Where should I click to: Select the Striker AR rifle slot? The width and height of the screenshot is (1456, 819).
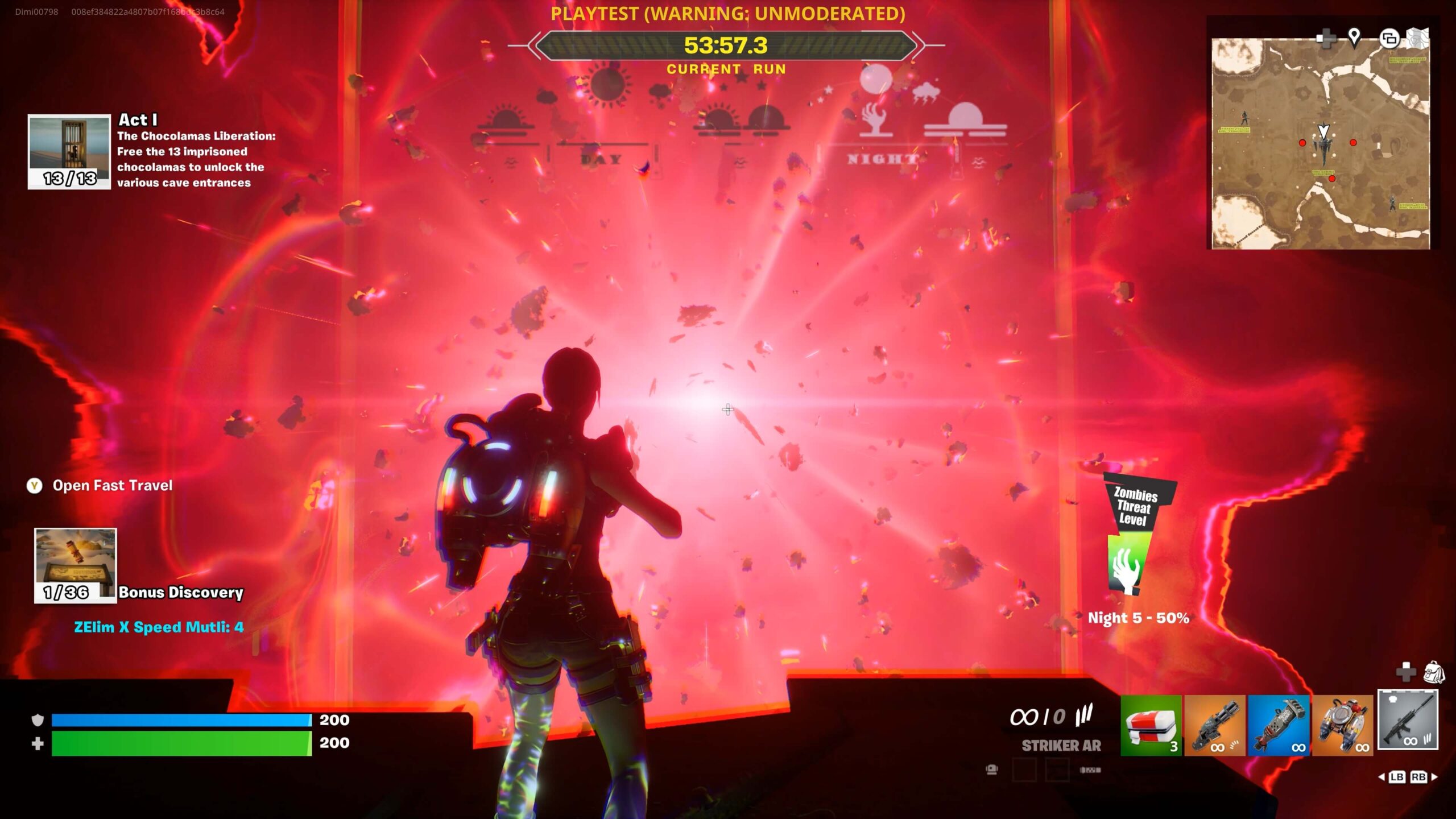1408,720
